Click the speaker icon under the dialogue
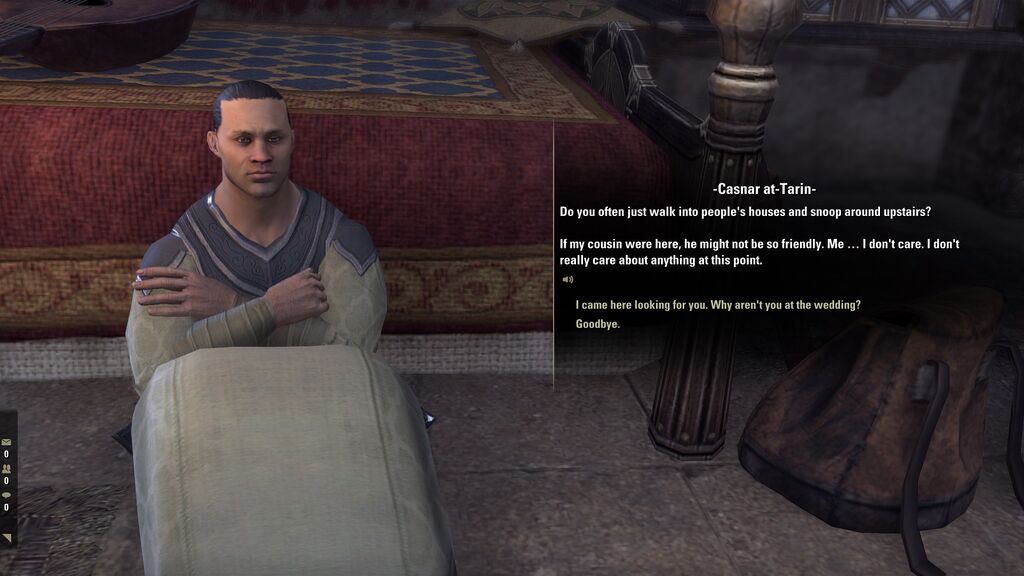 pos(567,280)
